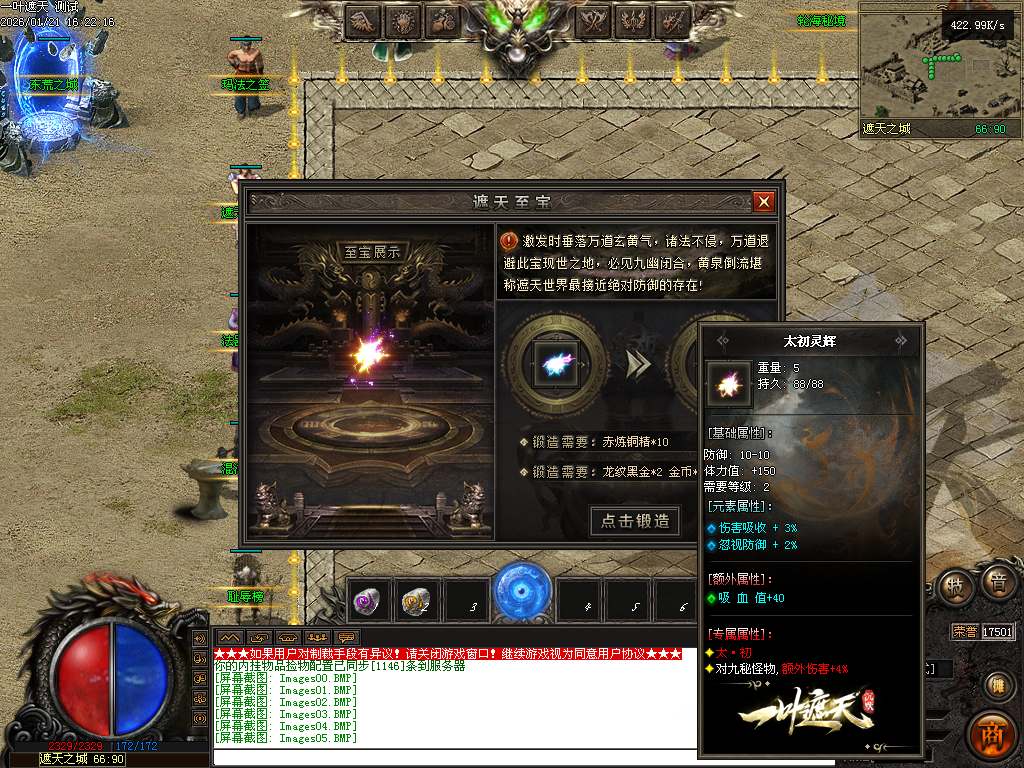The height and width of the screenshot is (768, 1024).
Task: Open the skills panel with the 技 button
Action: click(x=956, y=587)
